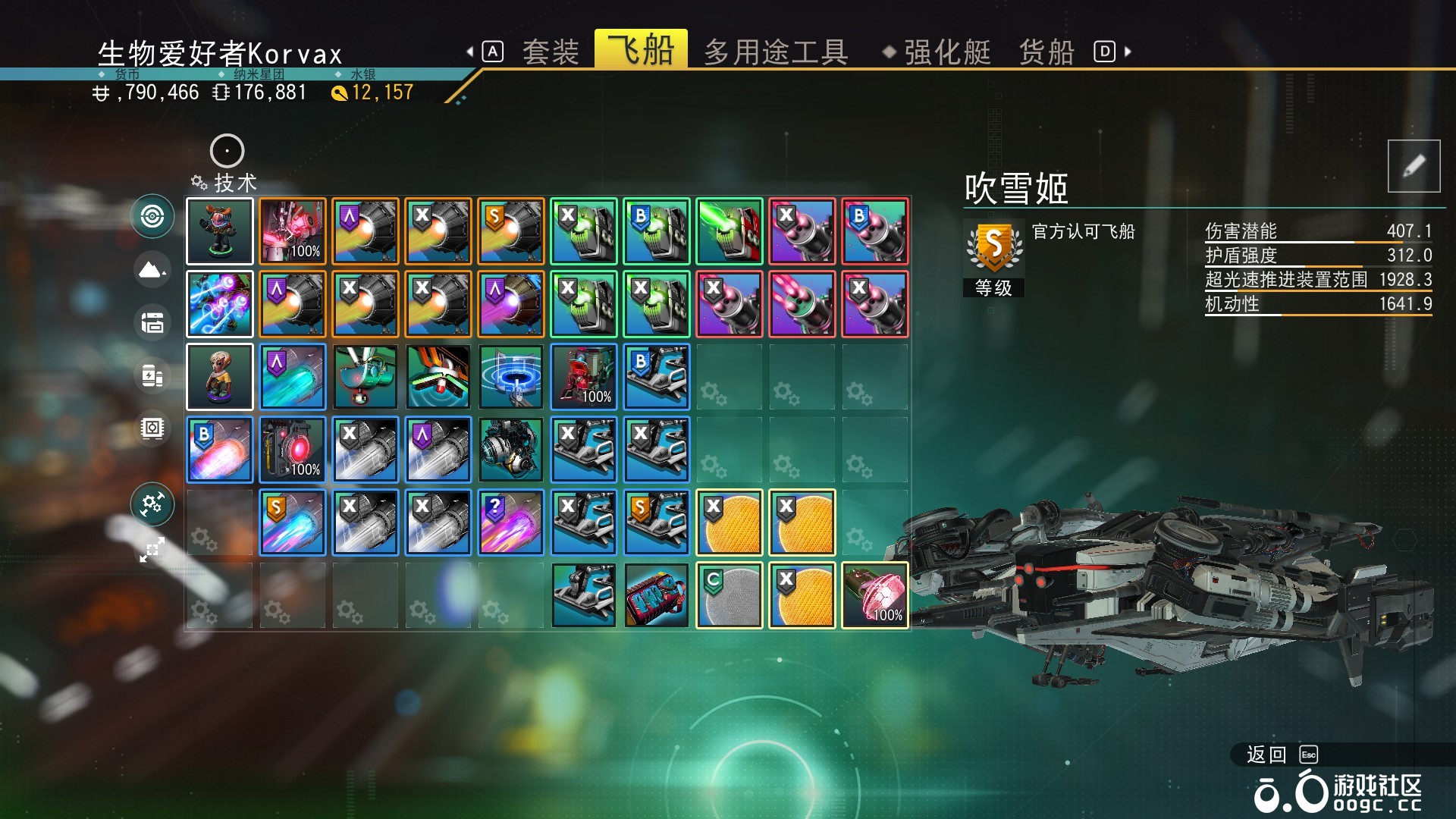
Task: Select the red robot figurine slot
Action: [220, 231]
